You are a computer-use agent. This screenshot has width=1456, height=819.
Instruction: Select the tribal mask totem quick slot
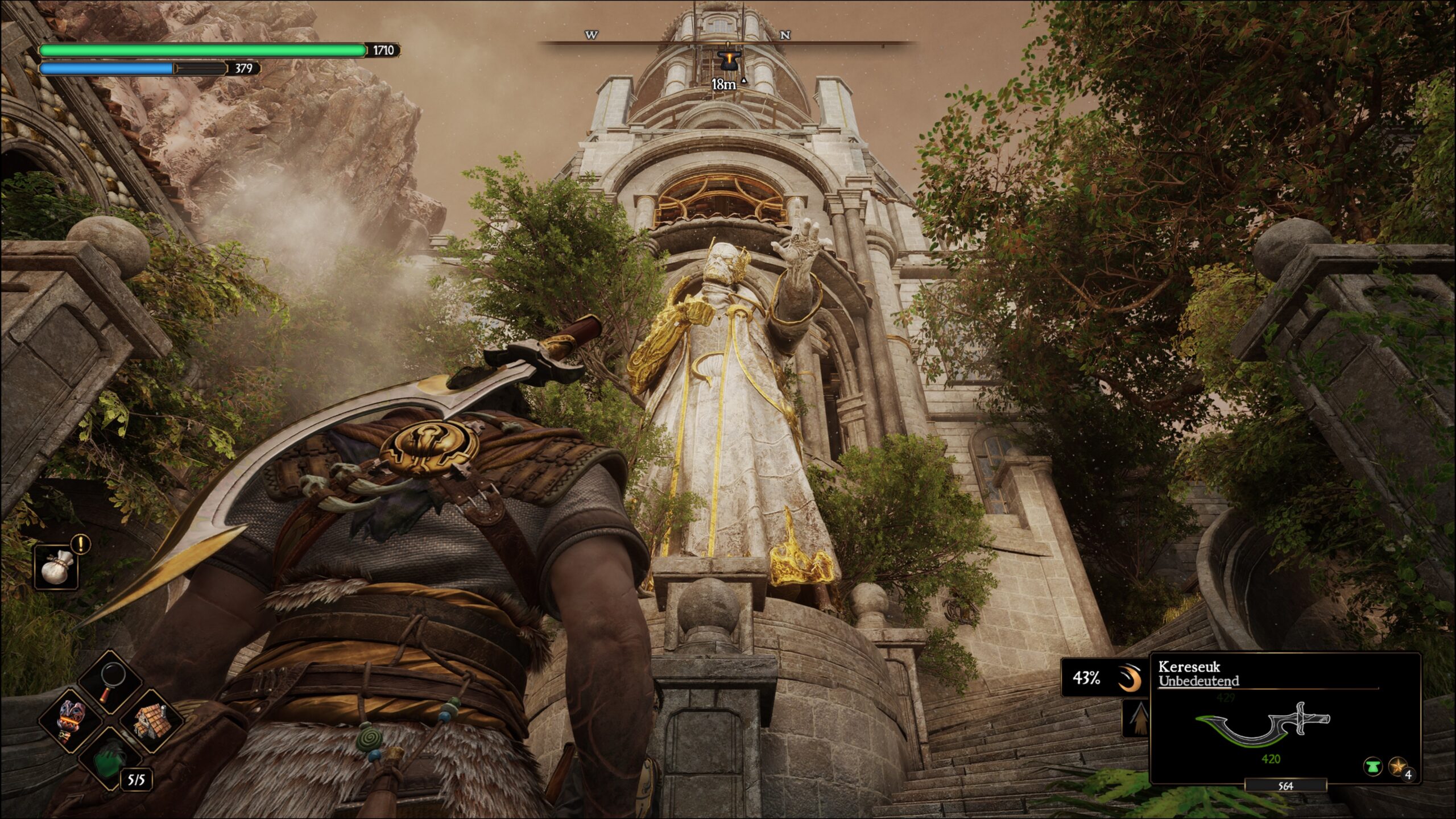point(71,721)
